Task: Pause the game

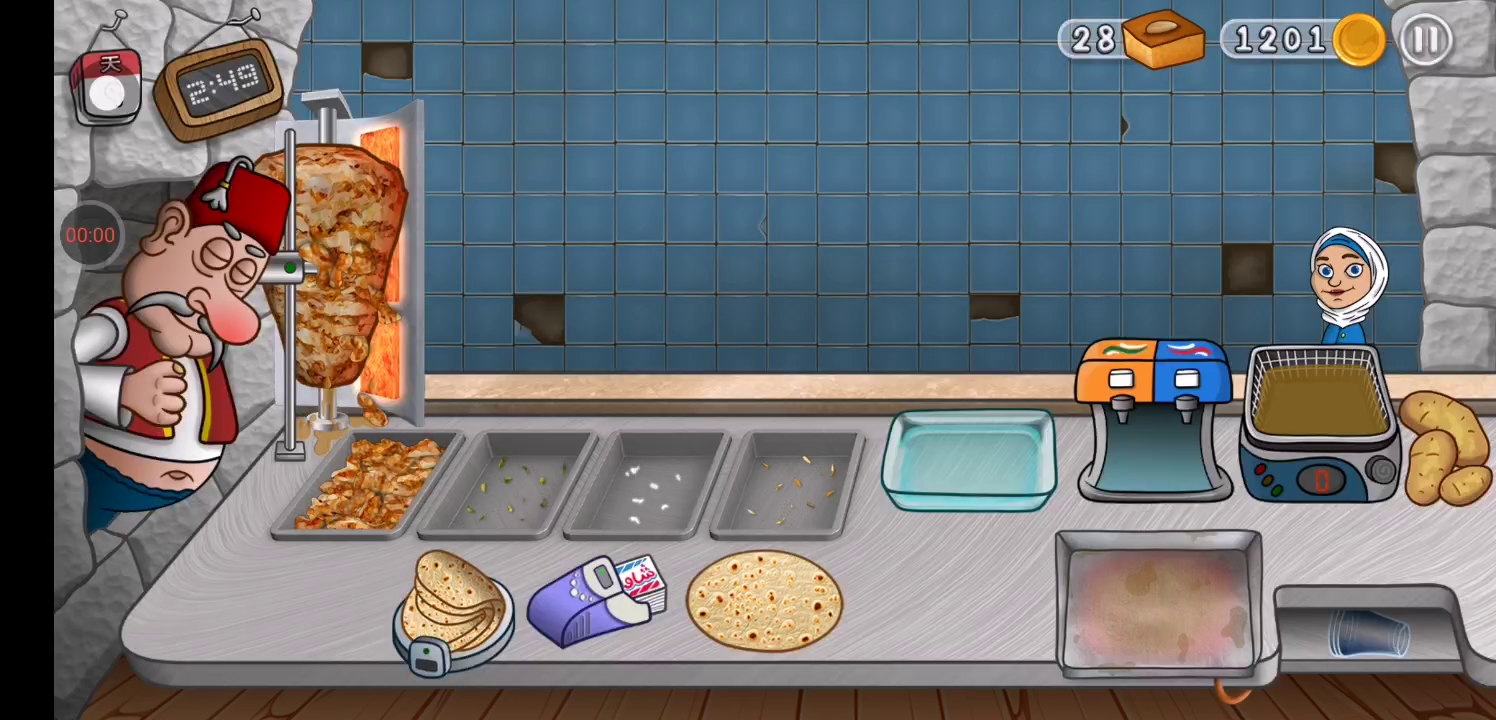Action: point(1425,40)
